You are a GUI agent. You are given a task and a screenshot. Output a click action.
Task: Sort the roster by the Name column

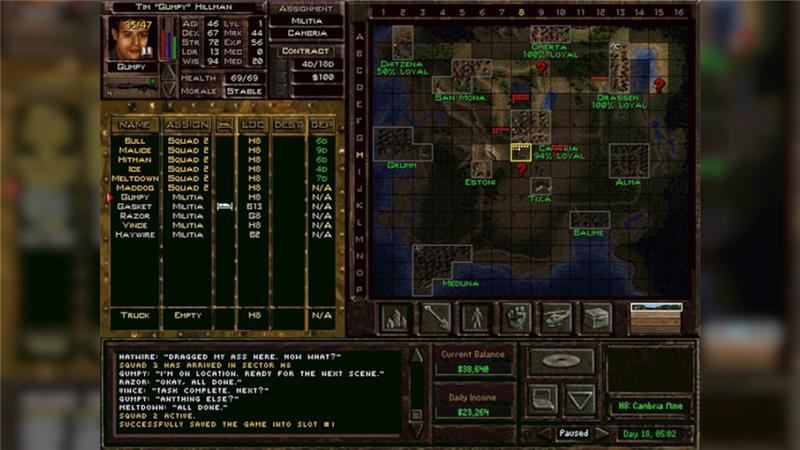pos(135,125)
